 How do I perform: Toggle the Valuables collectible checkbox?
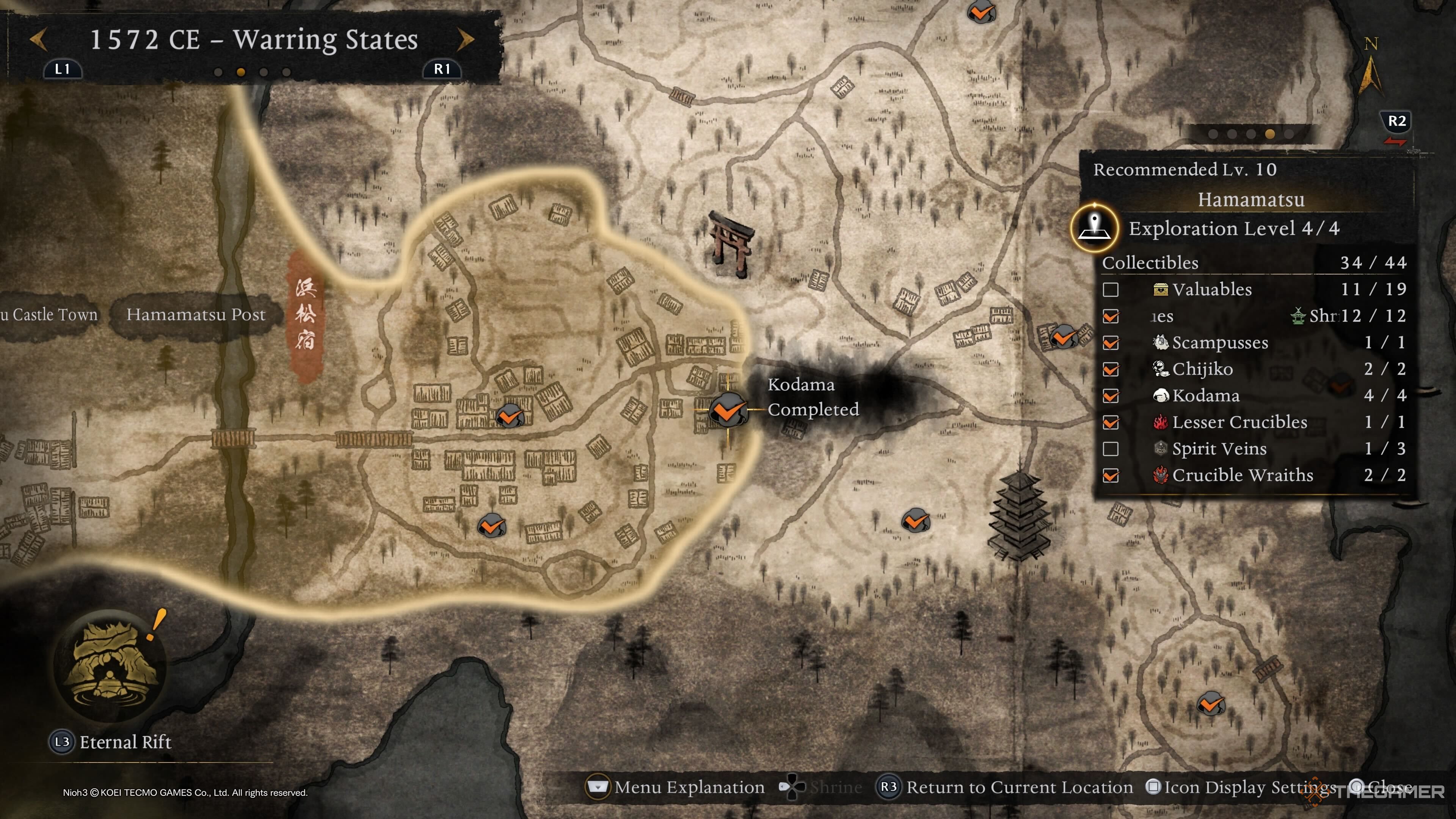1111,290
